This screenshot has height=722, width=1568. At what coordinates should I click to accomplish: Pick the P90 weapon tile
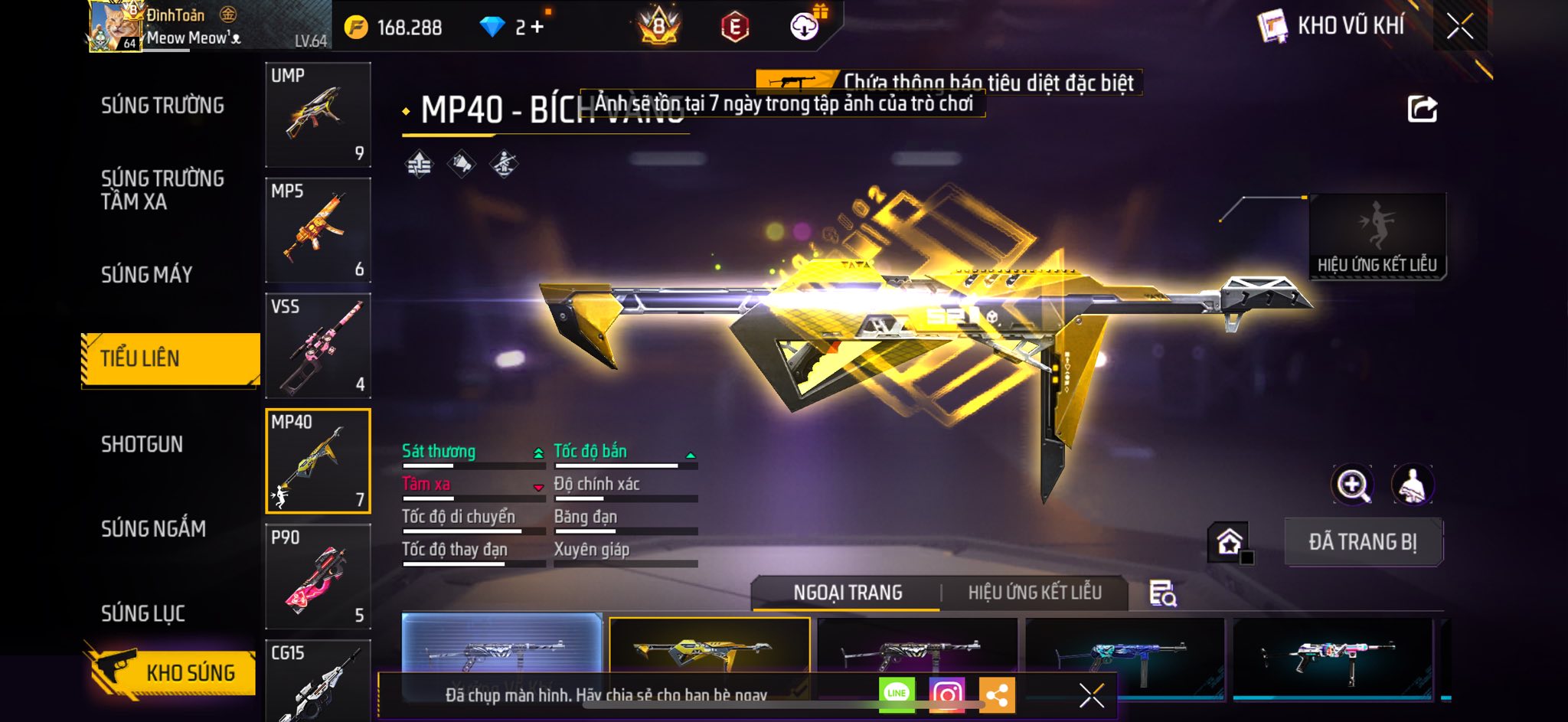[318, 576]
